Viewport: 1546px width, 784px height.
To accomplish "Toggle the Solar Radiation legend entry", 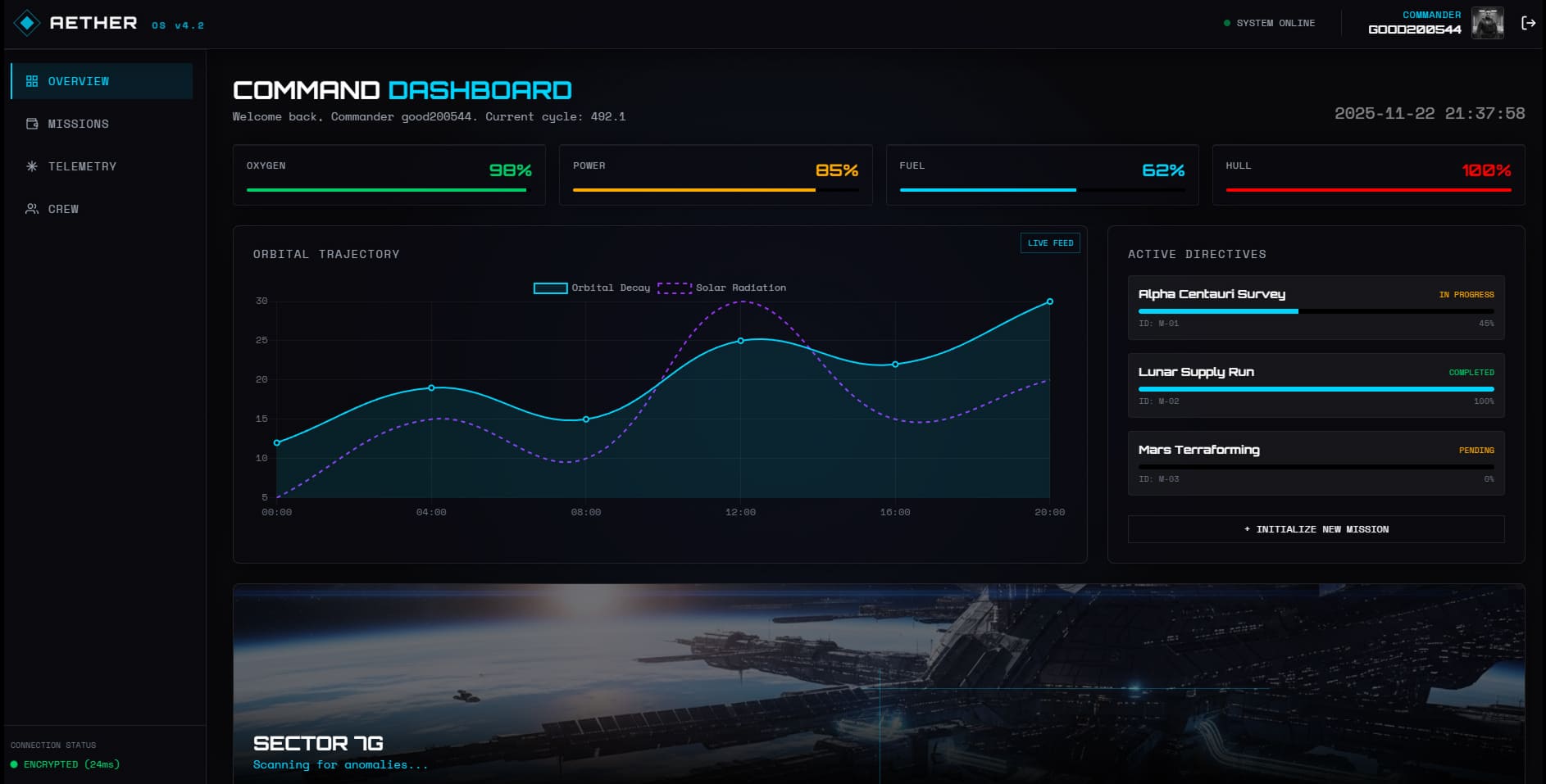I will click(x=722, y=288).
